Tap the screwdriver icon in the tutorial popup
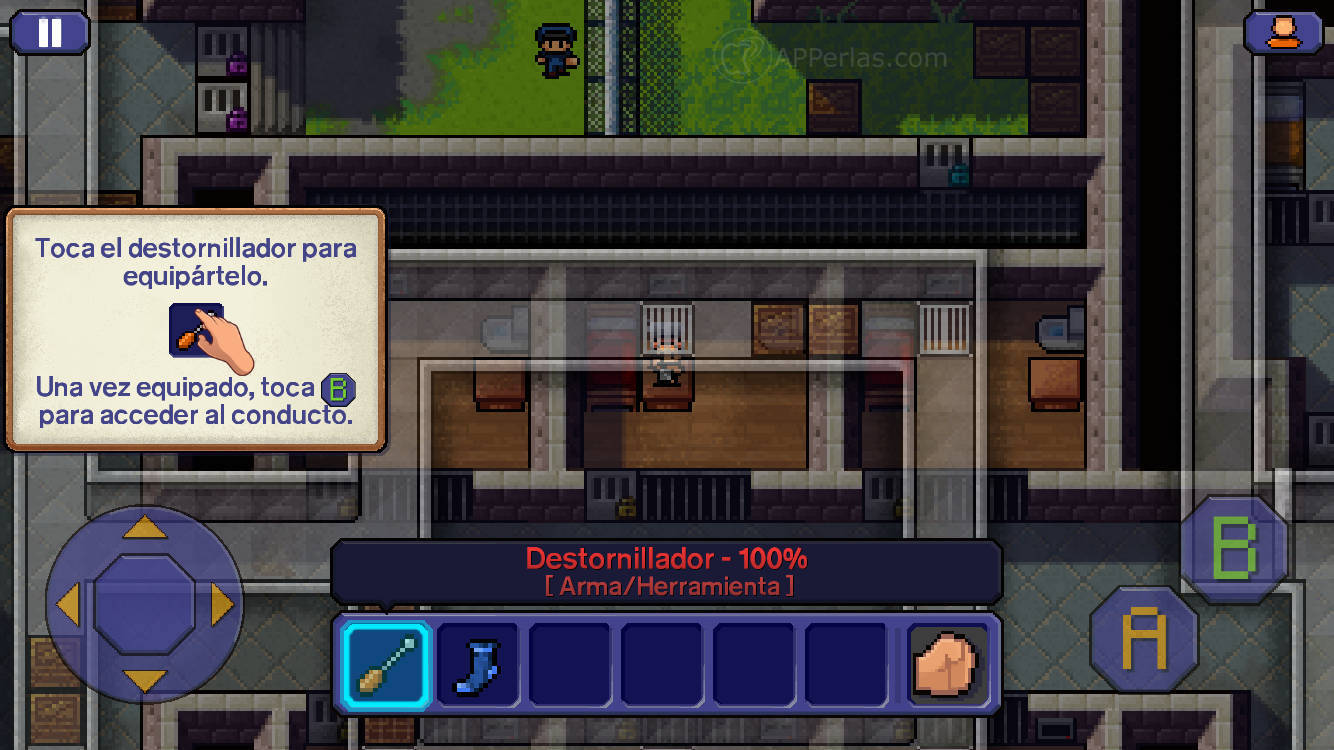Screen dimensions: 1334x750 [196, 330]
